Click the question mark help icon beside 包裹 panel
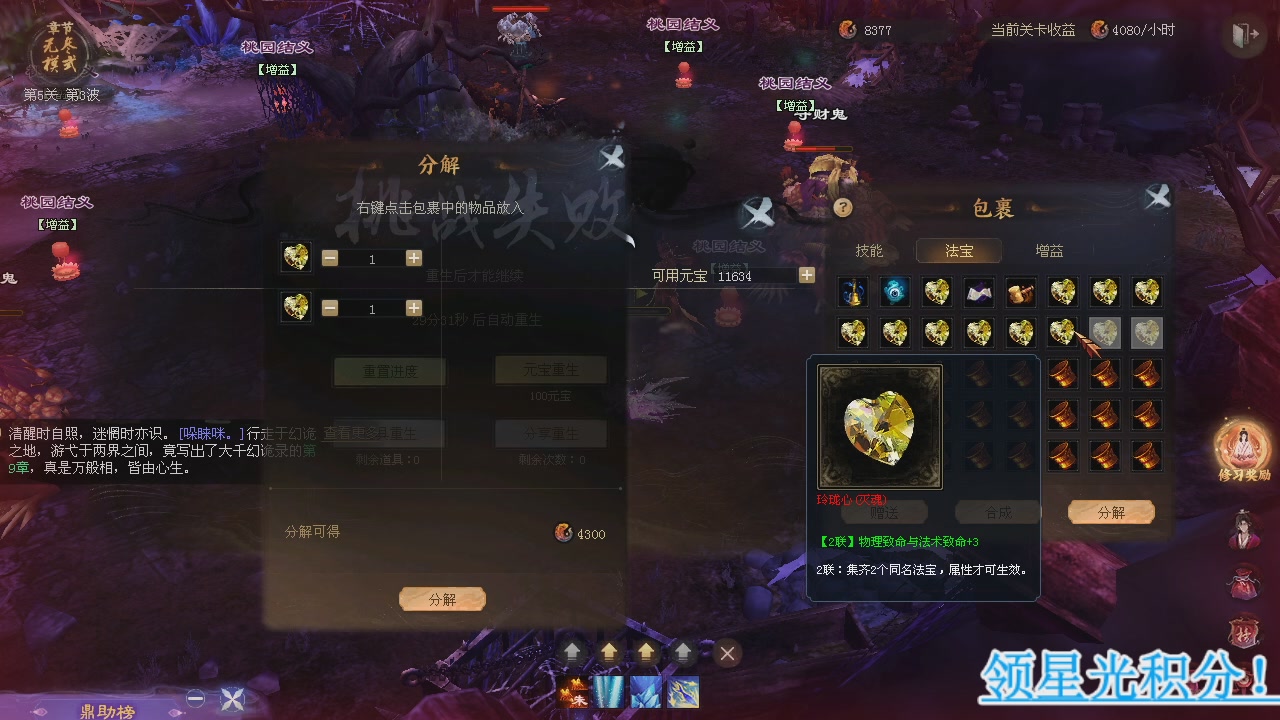1280x720 pixels. point(843,208)
